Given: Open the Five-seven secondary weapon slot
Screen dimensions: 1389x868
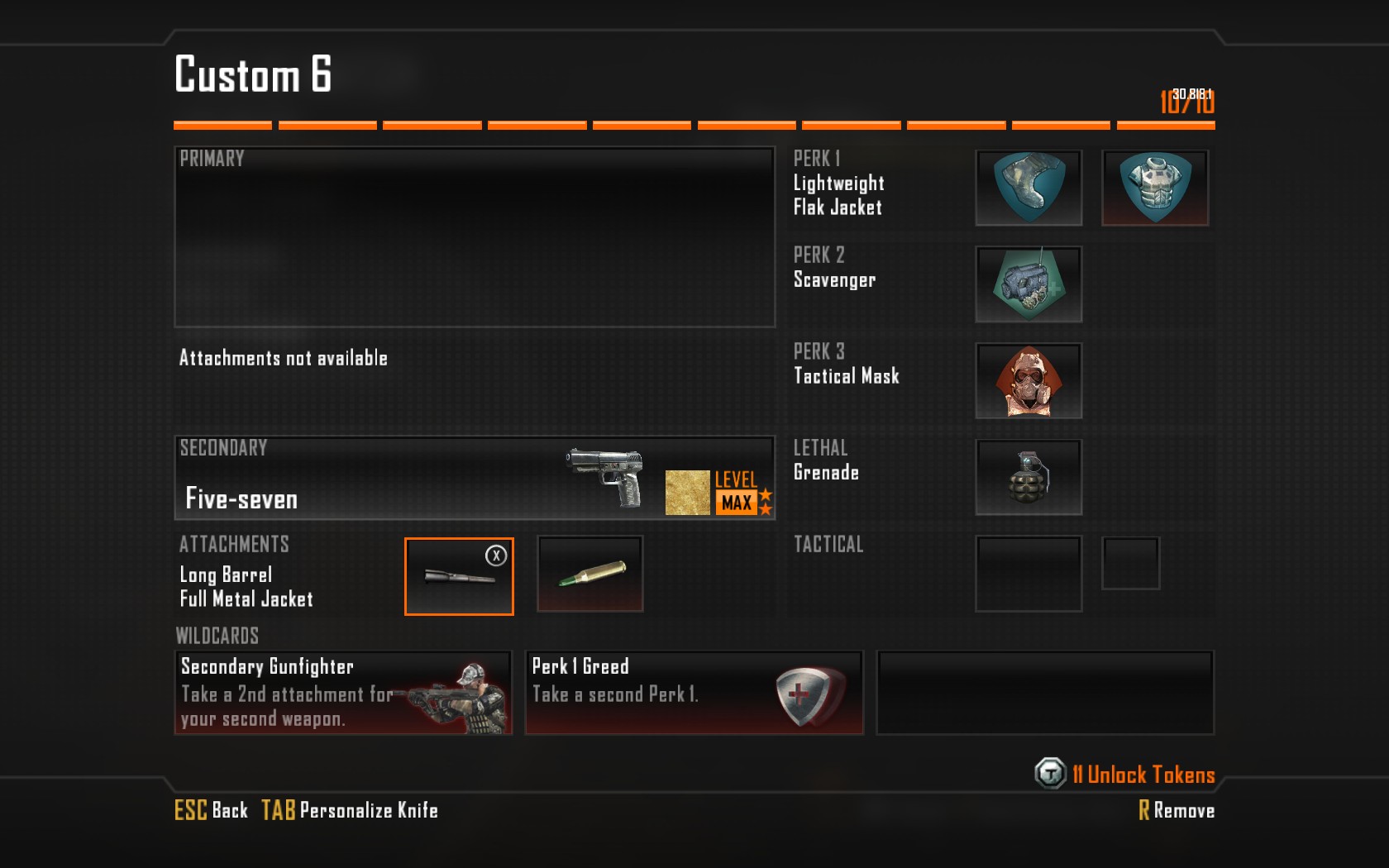Looking at the screenshot, I should 475,478.
